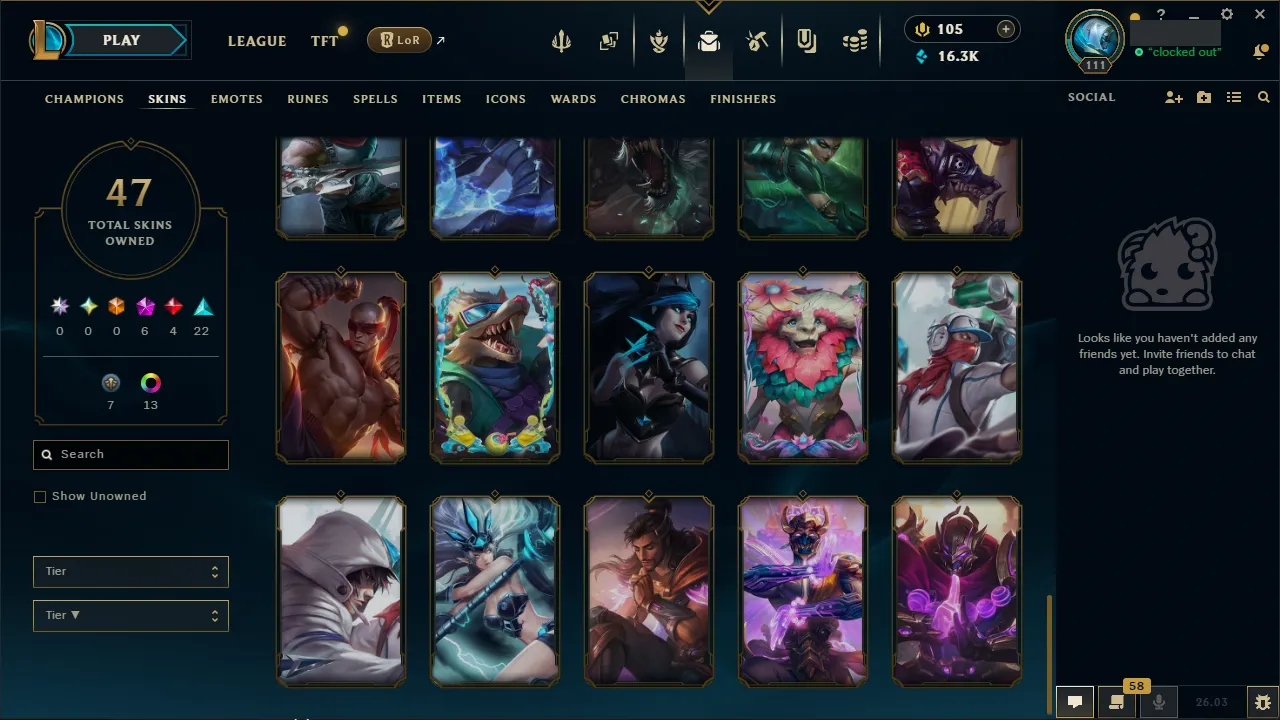Image resolution: width=1280 pixels, height=720 pixels.
Task: Click the PLAY button
Action: point(121,40)
